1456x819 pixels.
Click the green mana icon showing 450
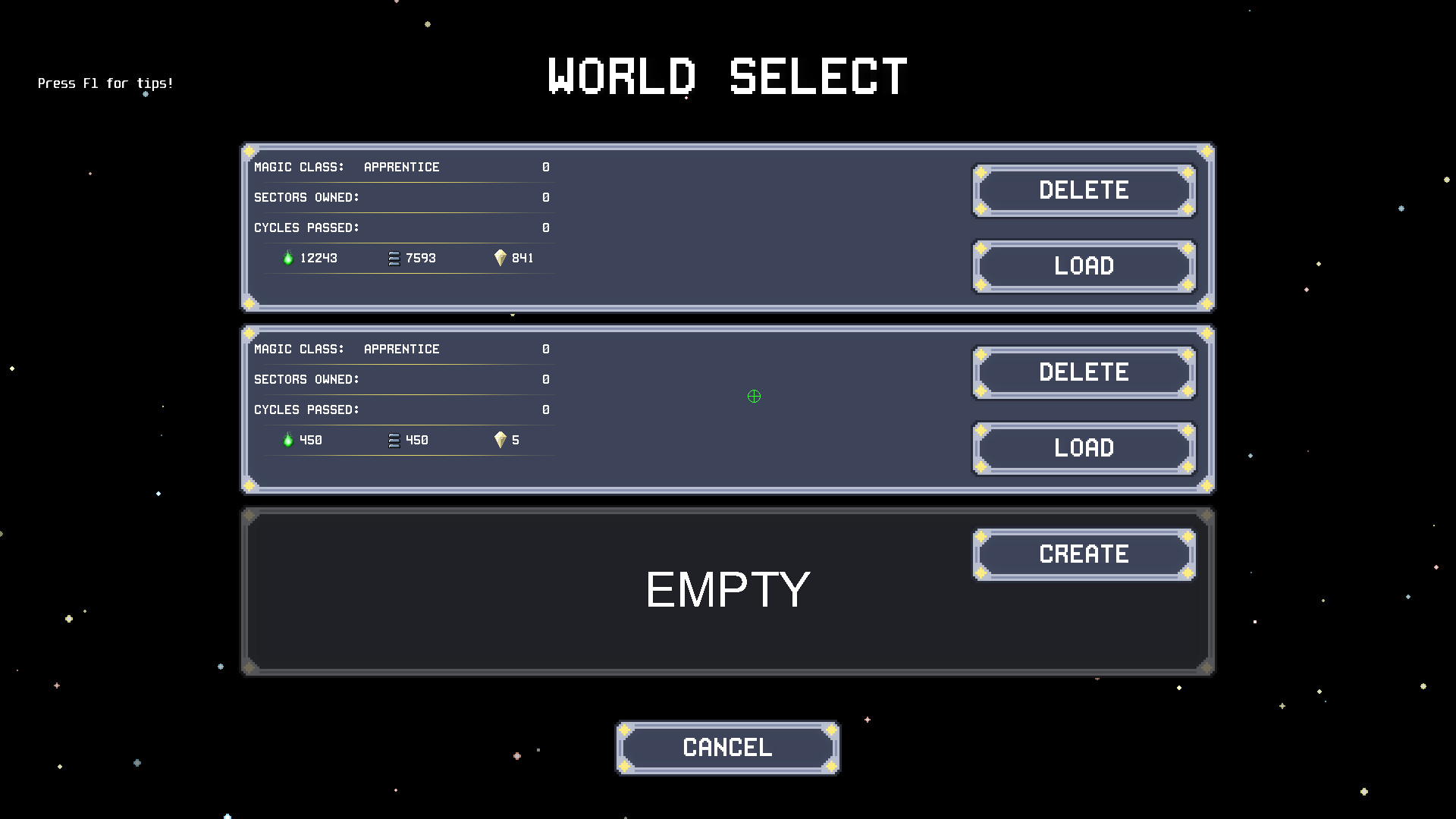click(x=288, y=440)
